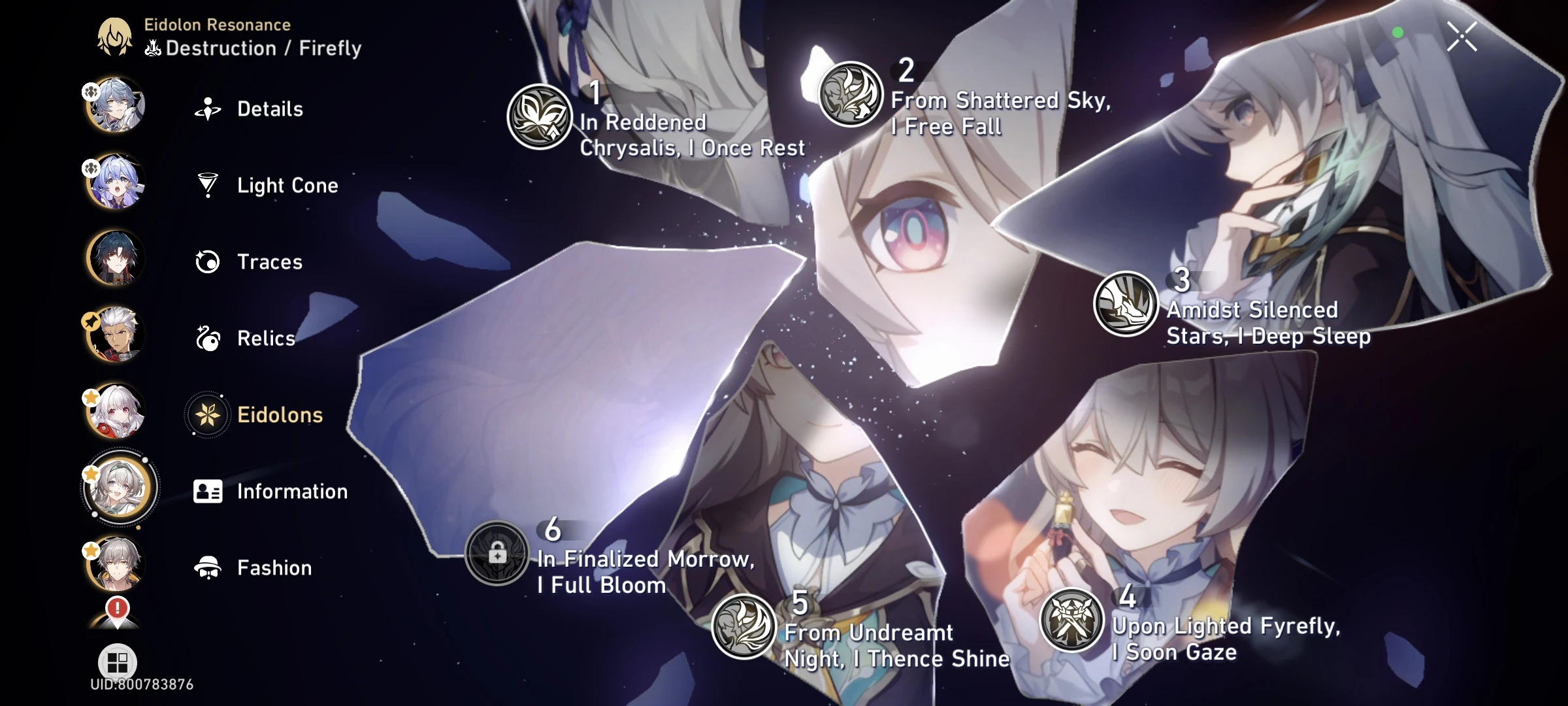Viewport: 1568px width, 706px height.
Task: Open the Details panel
Action: (270, 109)
